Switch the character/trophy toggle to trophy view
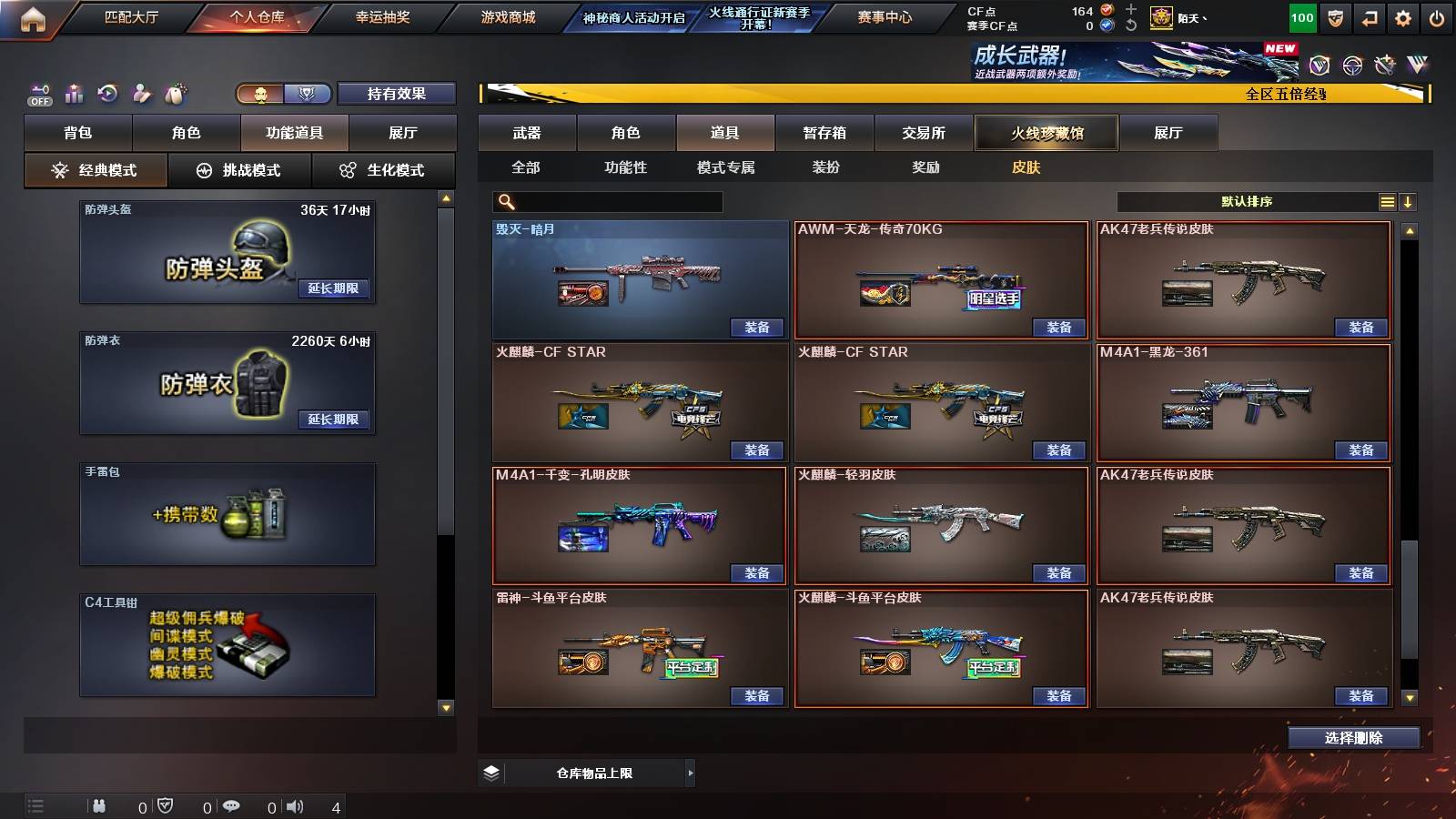This screenshot has width=1456, height=819. (x=307, y=94)
